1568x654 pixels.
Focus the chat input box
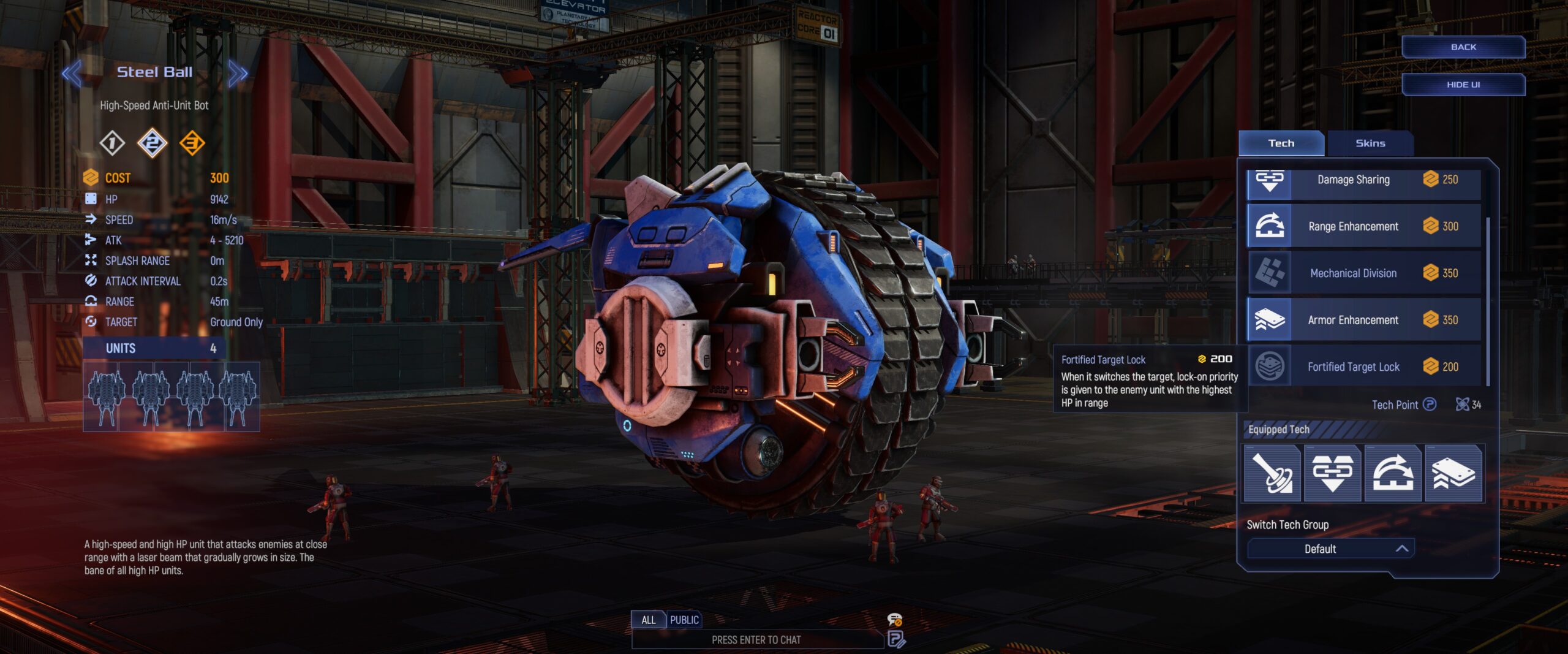(x=756, y=640)
